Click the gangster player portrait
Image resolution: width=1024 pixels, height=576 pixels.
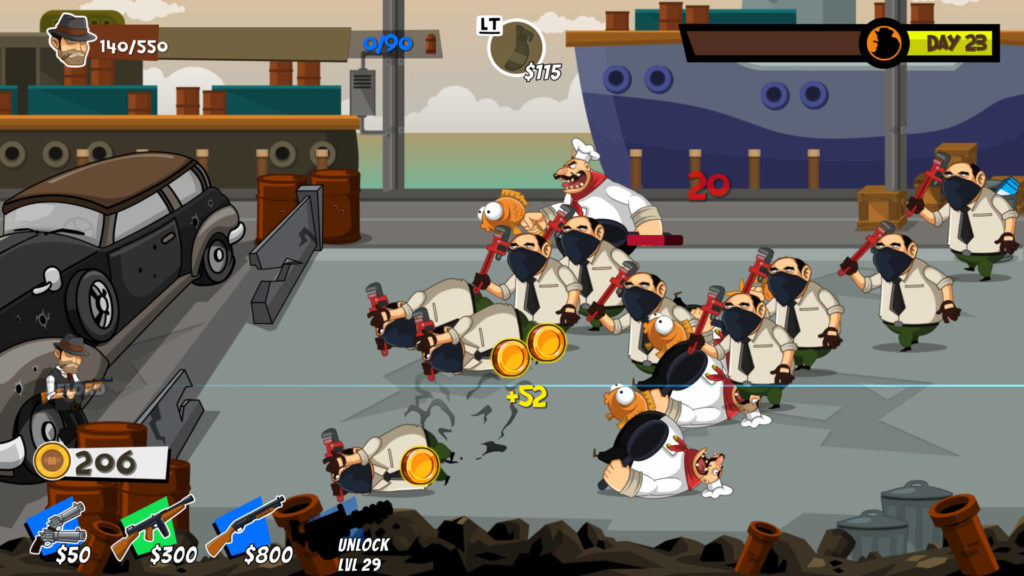click(70, 40)
